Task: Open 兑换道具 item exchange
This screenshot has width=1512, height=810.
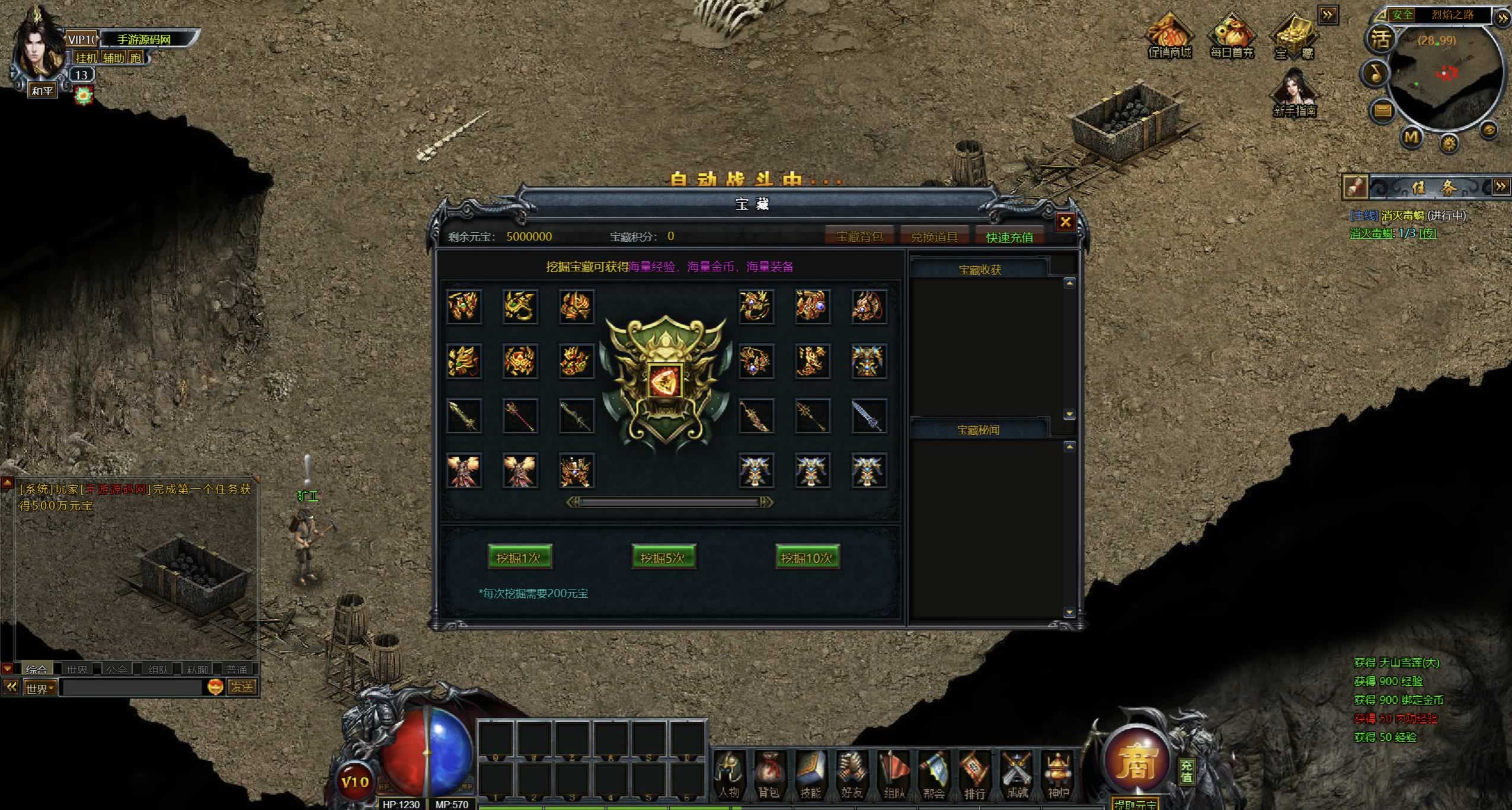Action: (x=934, y=237)
